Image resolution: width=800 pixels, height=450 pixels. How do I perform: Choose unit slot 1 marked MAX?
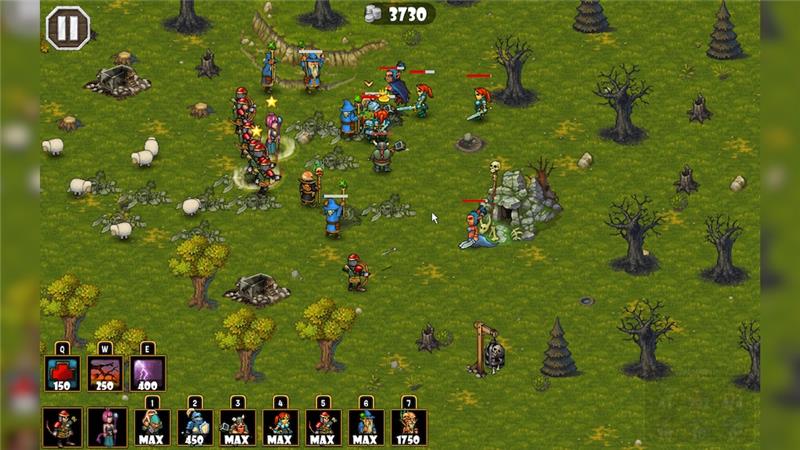pyautogui.click(x=152, y=427)
